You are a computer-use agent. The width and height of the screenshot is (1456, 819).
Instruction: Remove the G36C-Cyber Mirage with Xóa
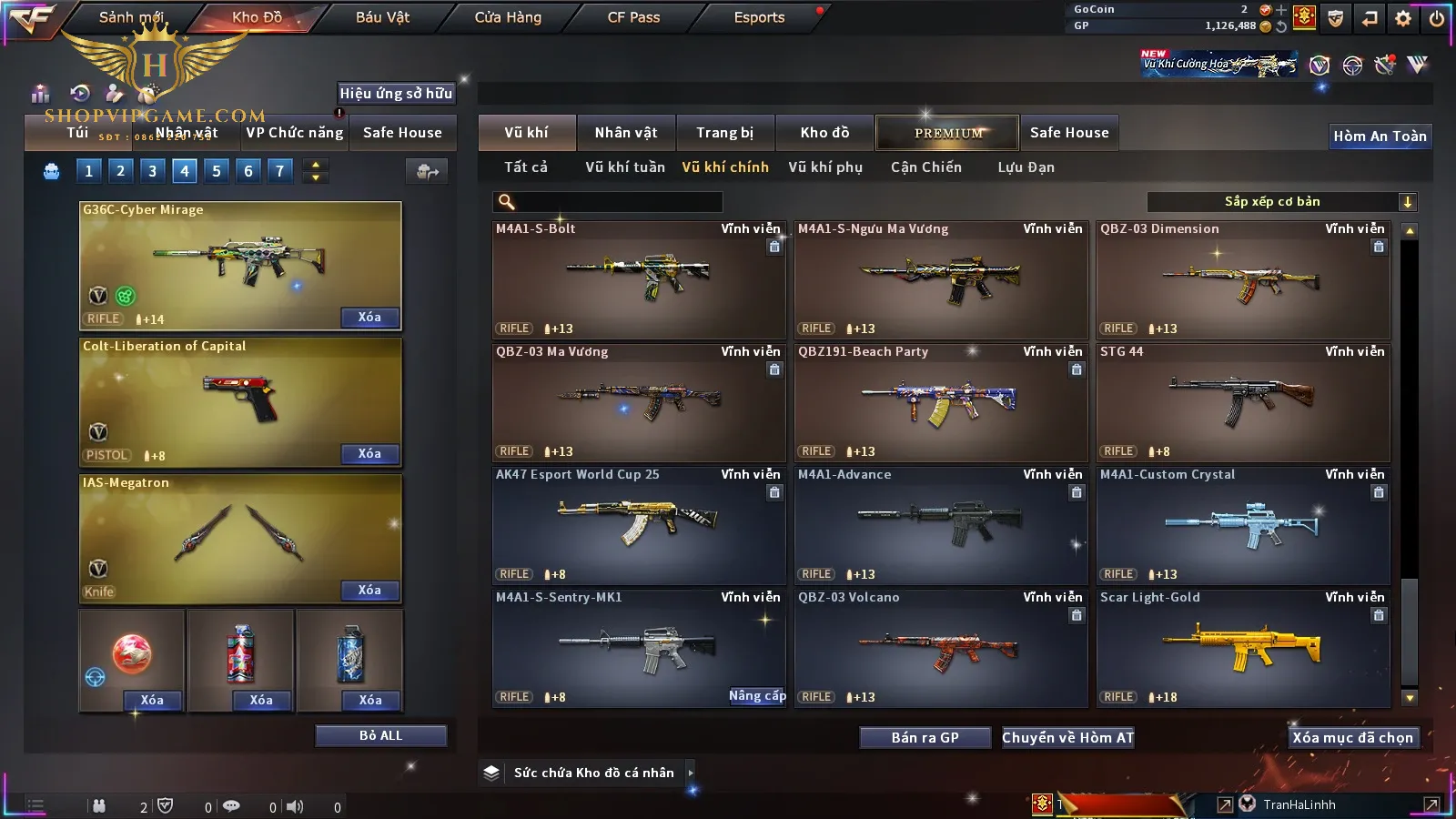369,318
